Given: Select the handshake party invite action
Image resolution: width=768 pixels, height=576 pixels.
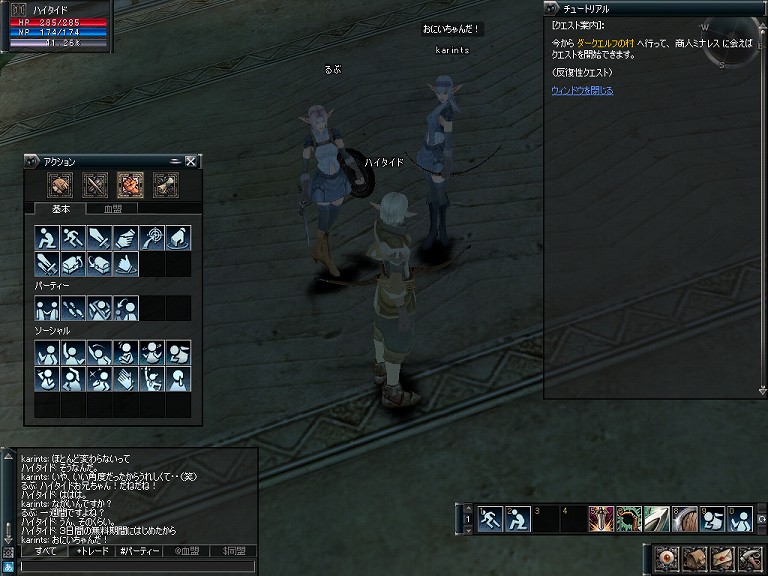Looking at the screenshot, I should [x=47, y=308].
